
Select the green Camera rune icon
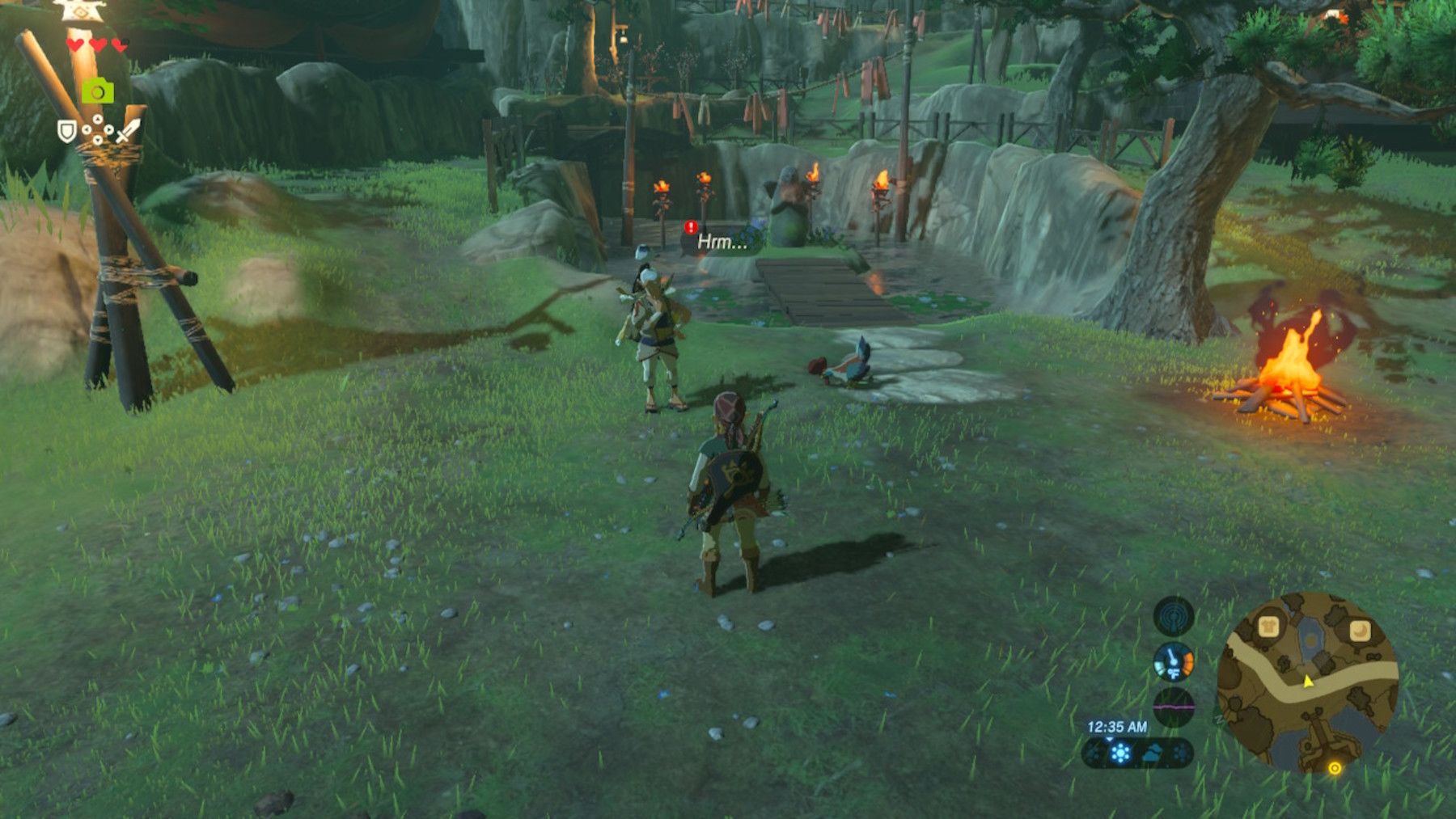[97, 91]
